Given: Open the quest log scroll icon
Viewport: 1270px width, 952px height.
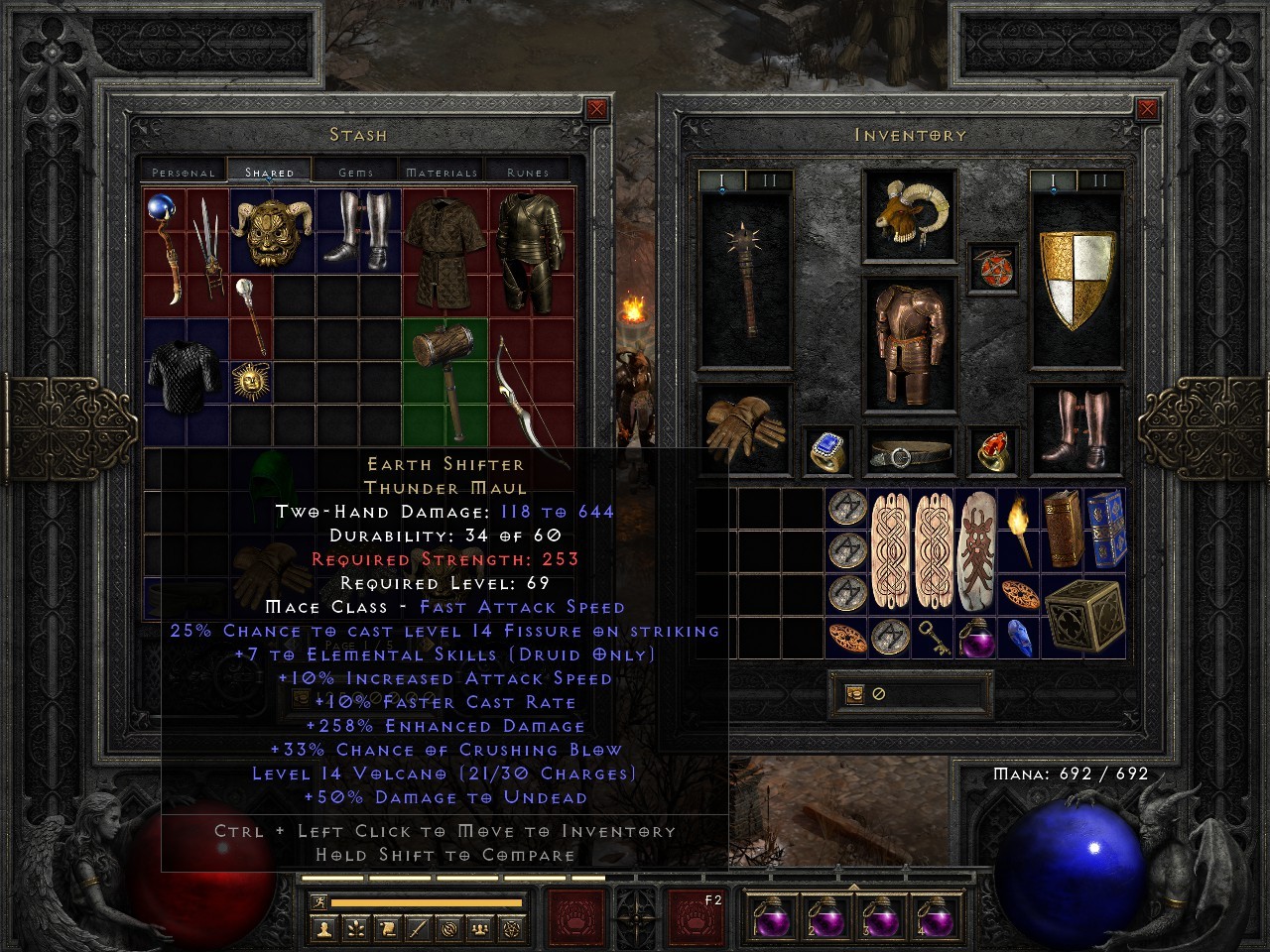Looking at the screenshot, I should click(386, 929).
